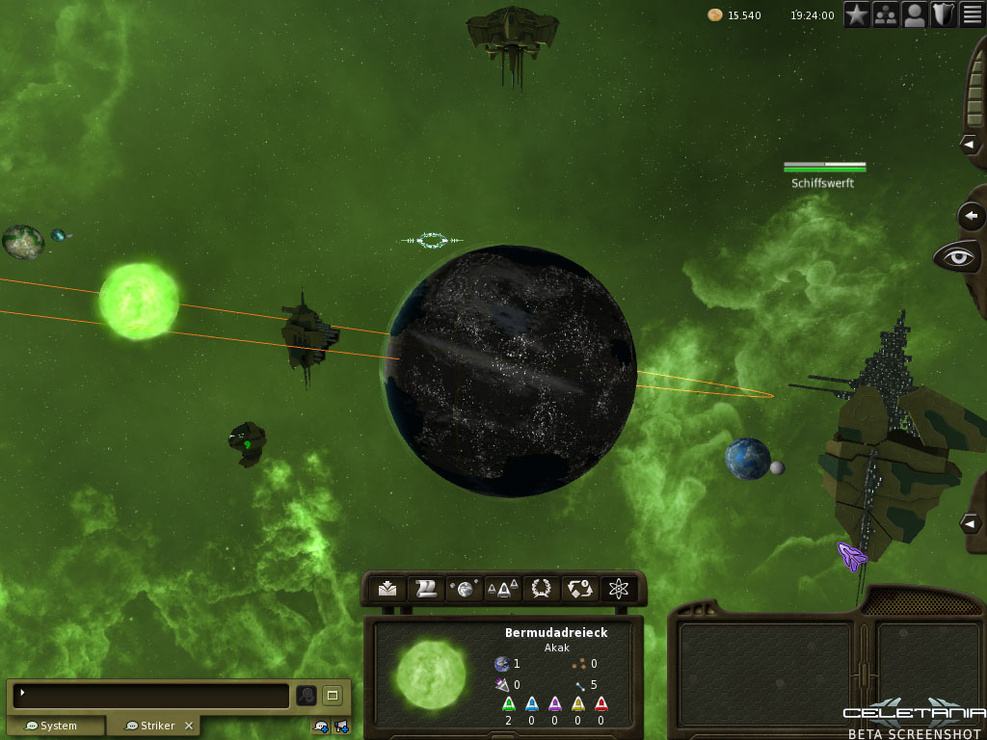The image size is (987, 740).
Task: Open the group hierarchy panel
Action: (x=885, y=15)
